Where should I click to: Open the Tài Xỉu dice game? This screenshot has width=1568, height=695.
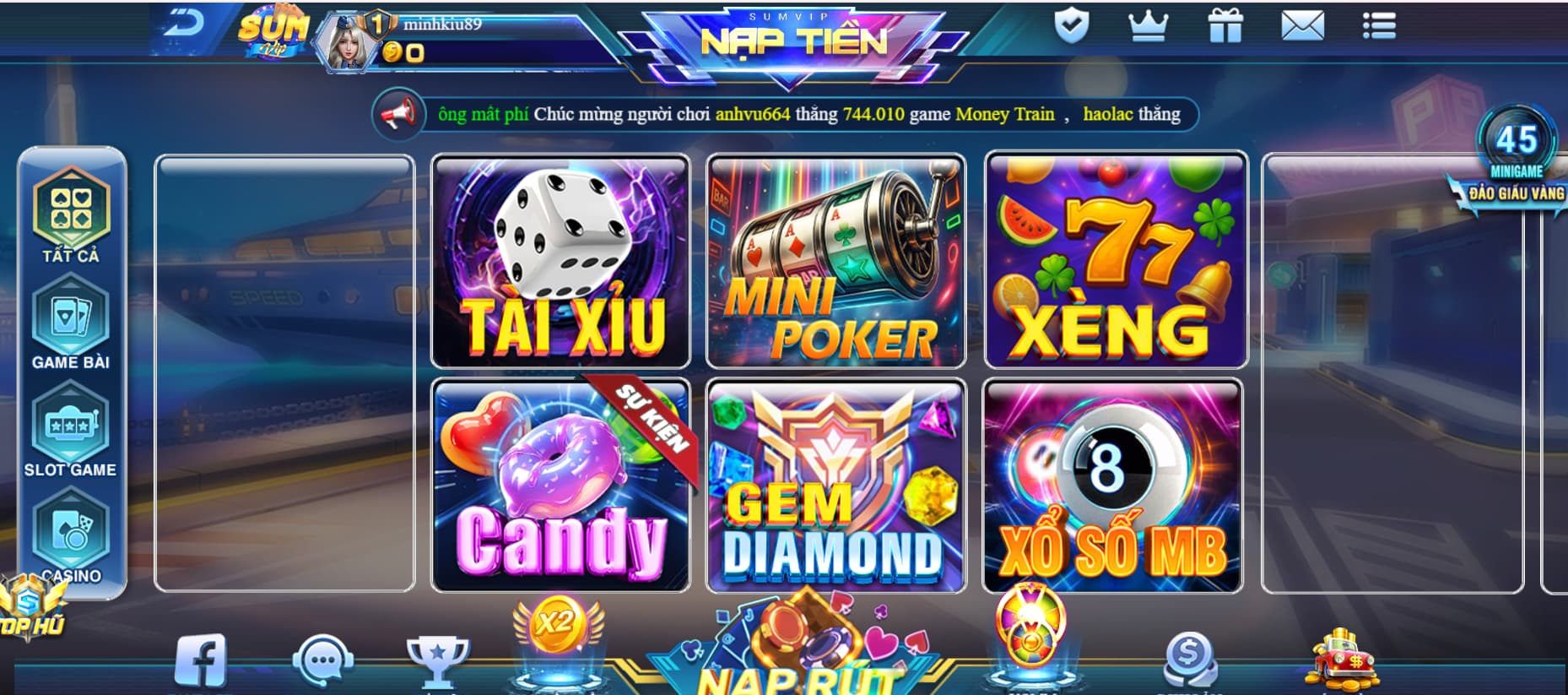[560, 261]
